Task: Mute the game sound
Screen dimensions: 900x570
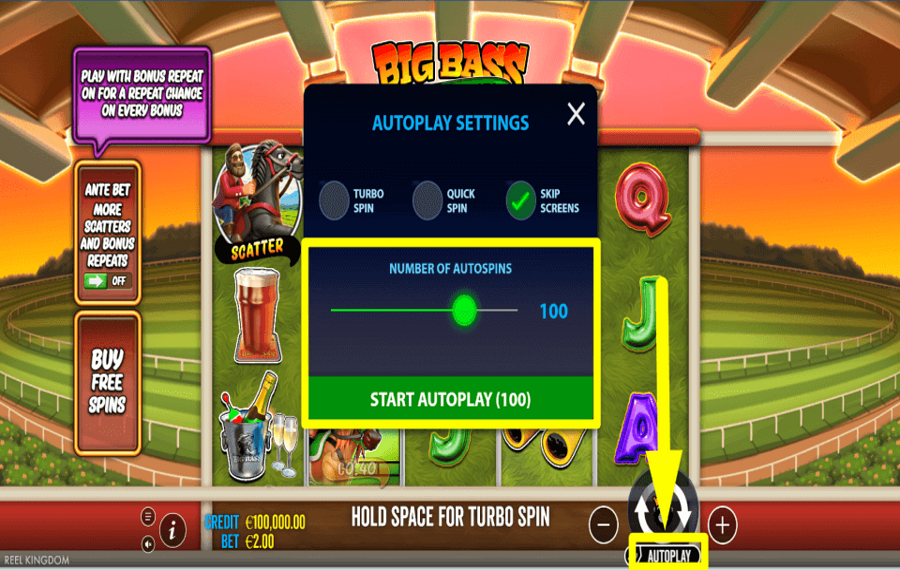Action: click(148, 544)
